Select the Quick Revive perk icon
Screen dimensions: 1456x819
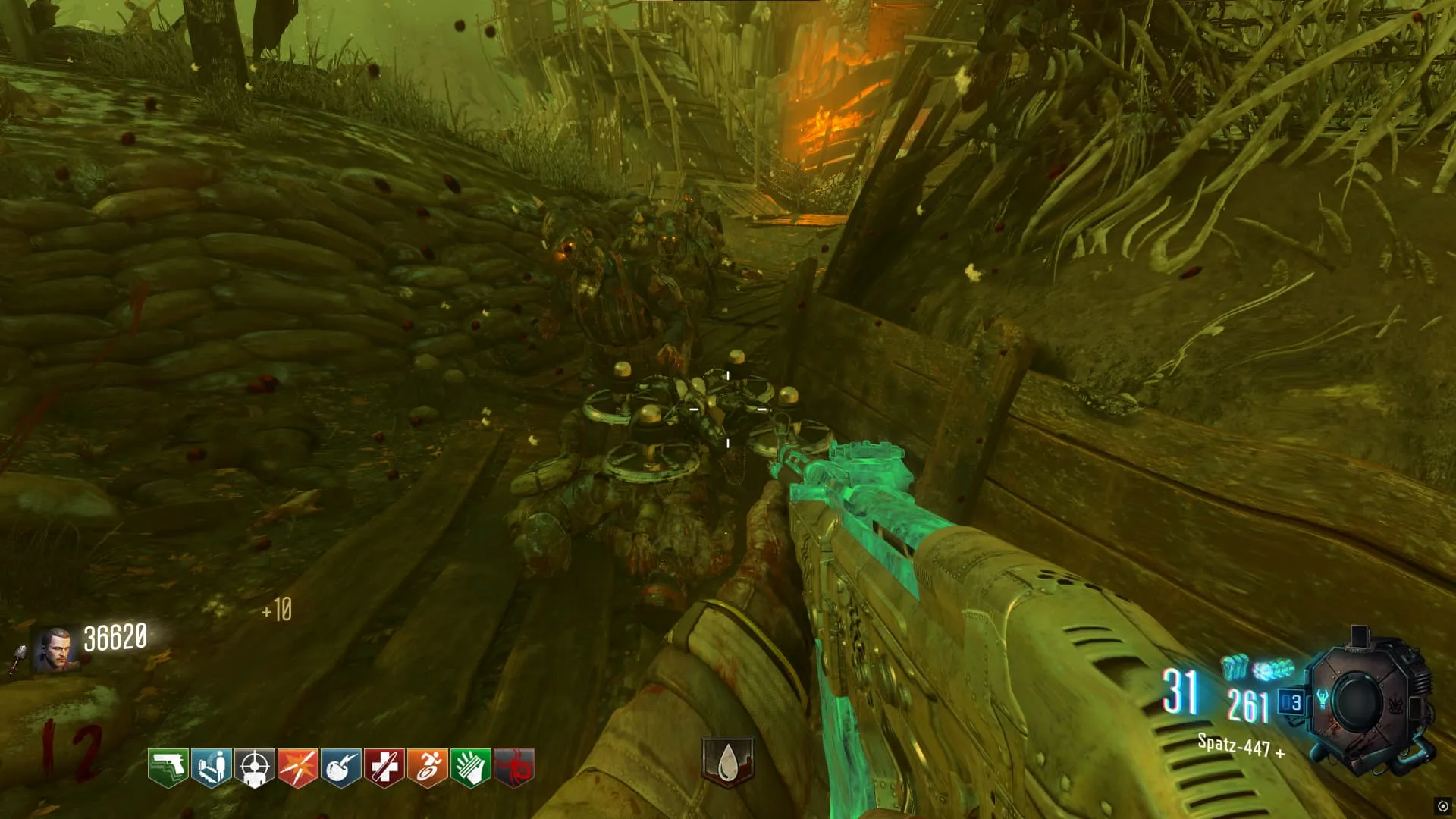[x=211, y=768]
